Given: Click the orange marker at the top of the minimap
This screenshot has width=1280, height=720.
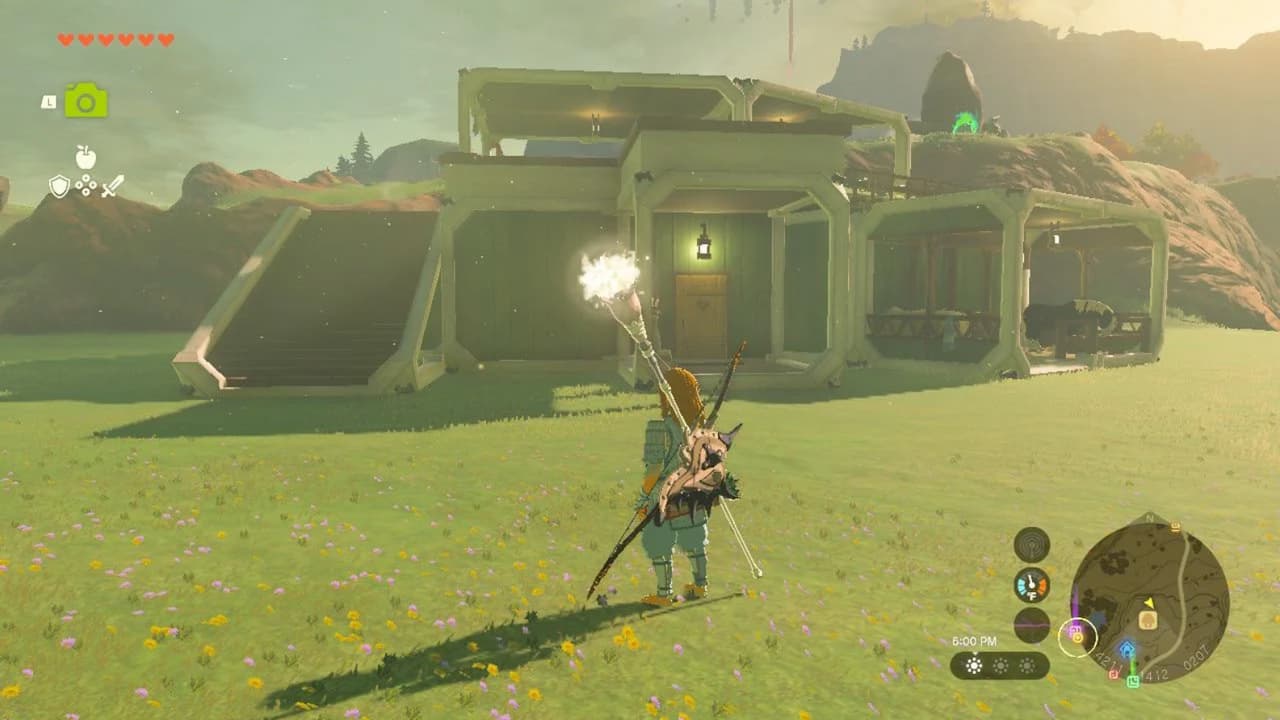Looking at the screenshot, I should click(1174, 526).
